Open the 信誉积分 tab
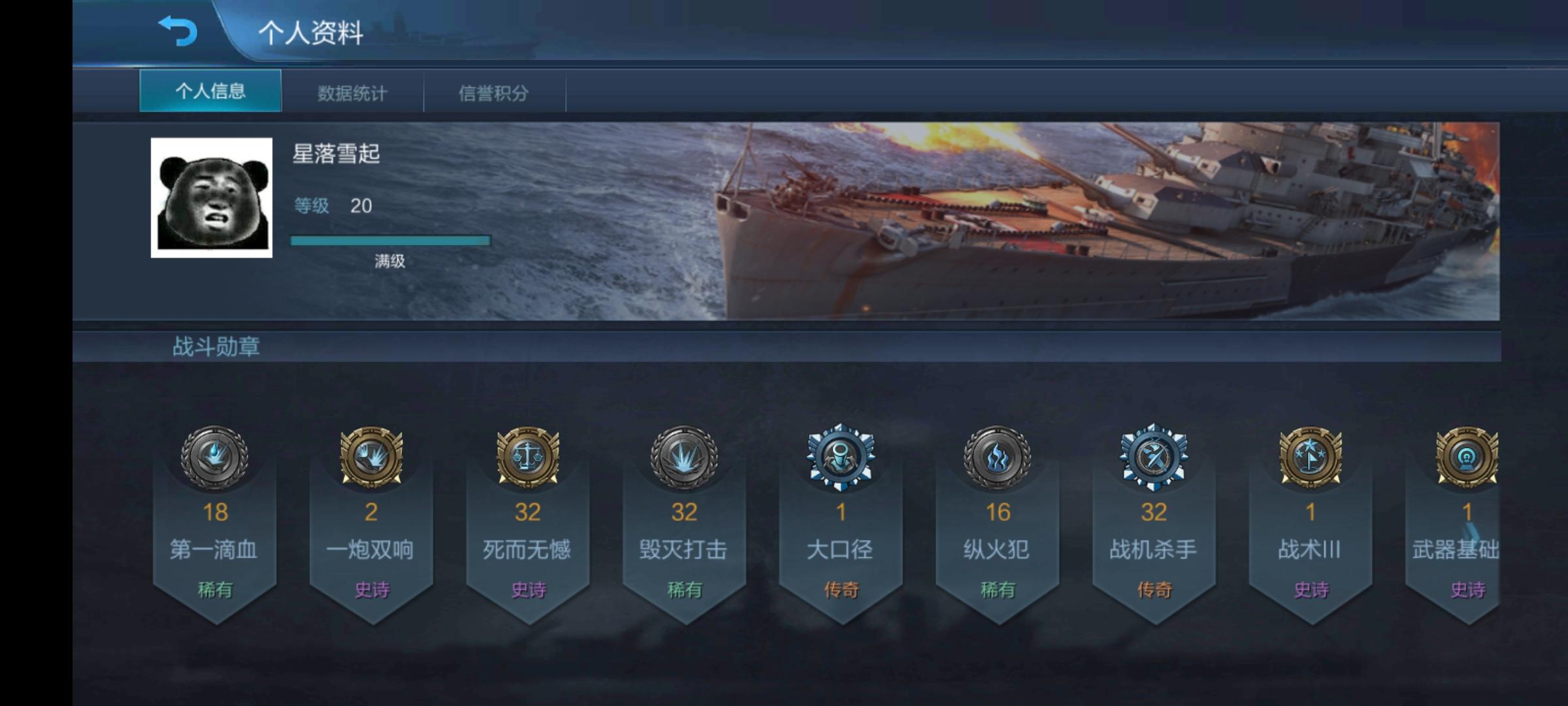This screenshot has width=1568, height=706. point(494,93)
